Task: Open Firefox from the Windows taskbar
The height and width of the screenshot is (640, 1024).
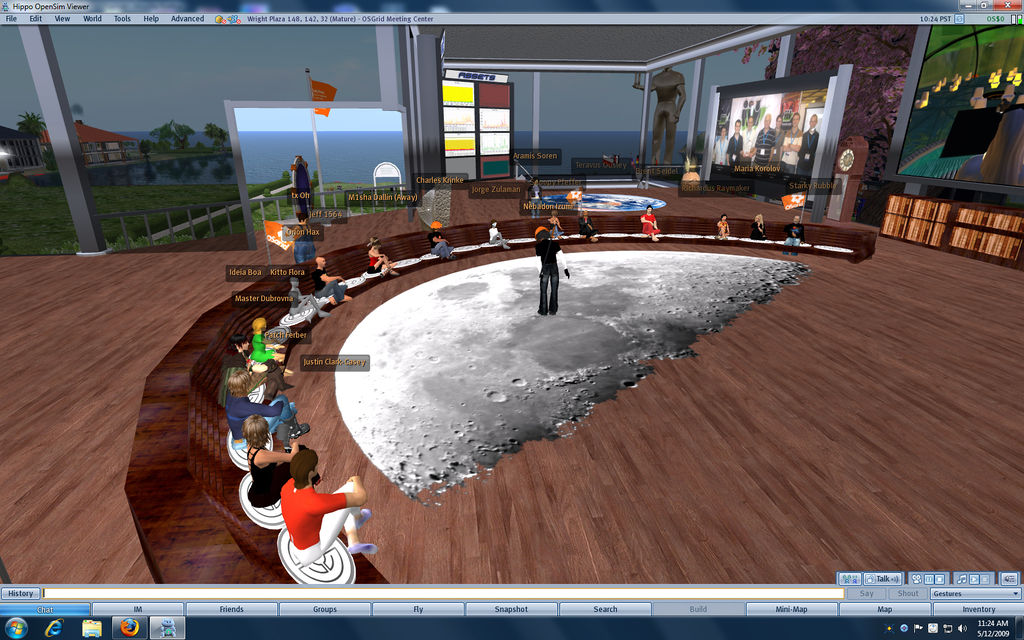Action: [x=128, y=627]
